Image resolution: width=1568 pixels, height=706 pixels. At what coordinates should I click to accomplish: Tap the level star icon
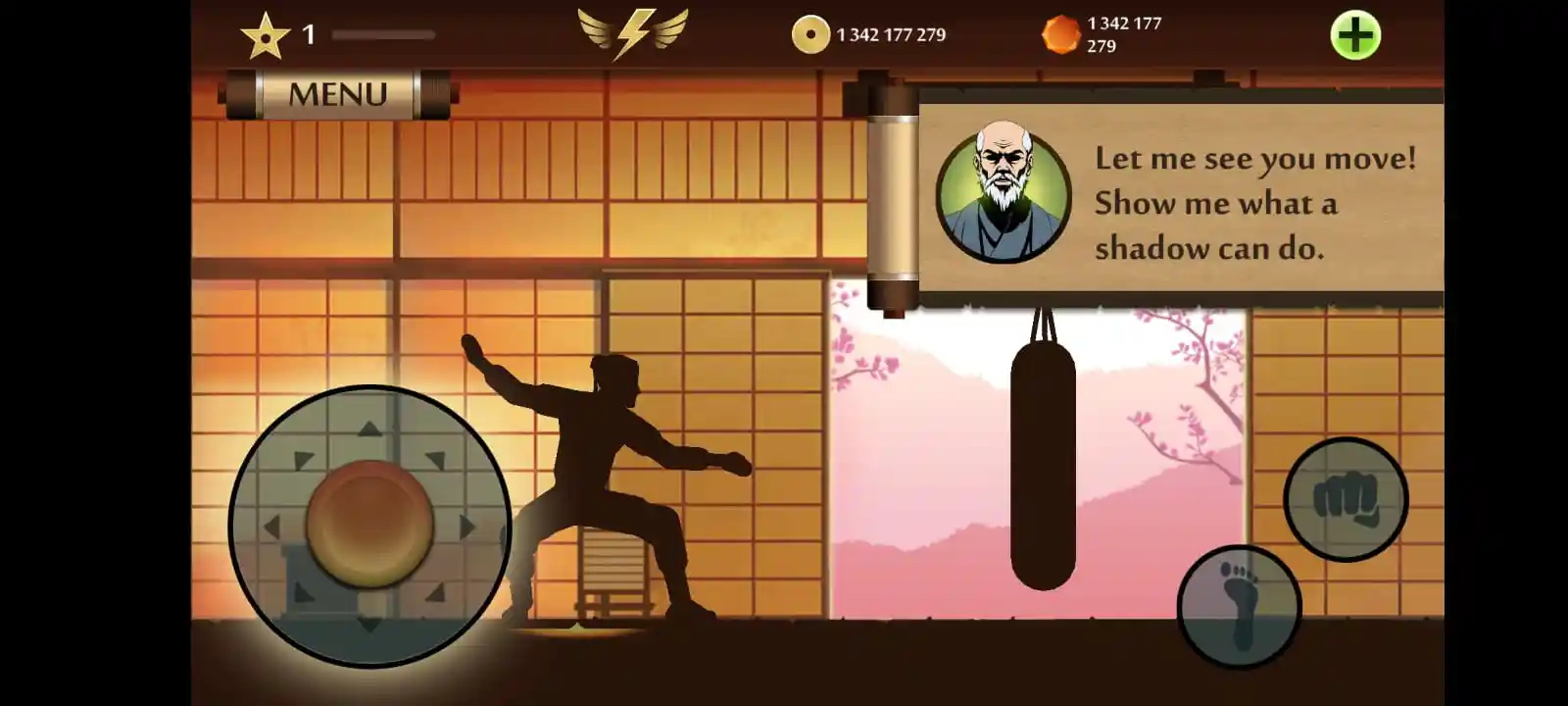pyautogui.click(x=267, y=35)
